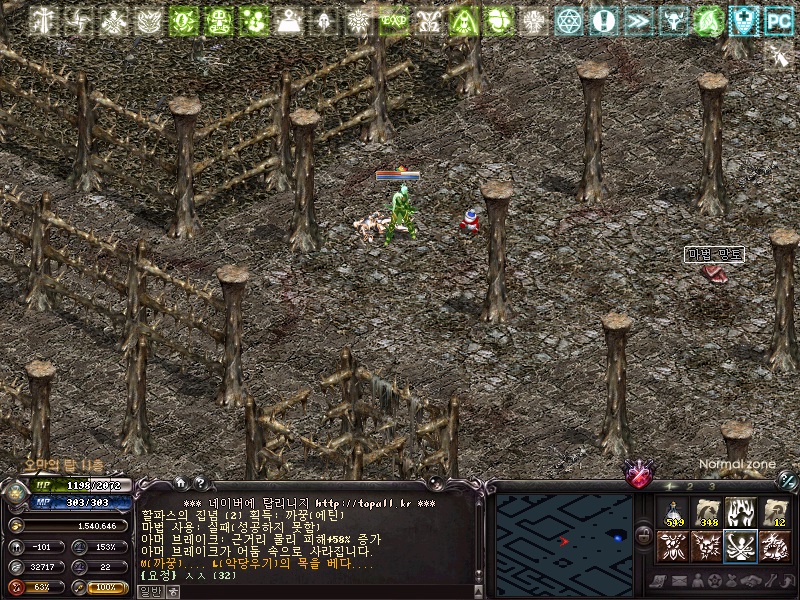Open the question mark help button
The width and height of the screenshot is (800, 600).
click(x=198, y=482)
